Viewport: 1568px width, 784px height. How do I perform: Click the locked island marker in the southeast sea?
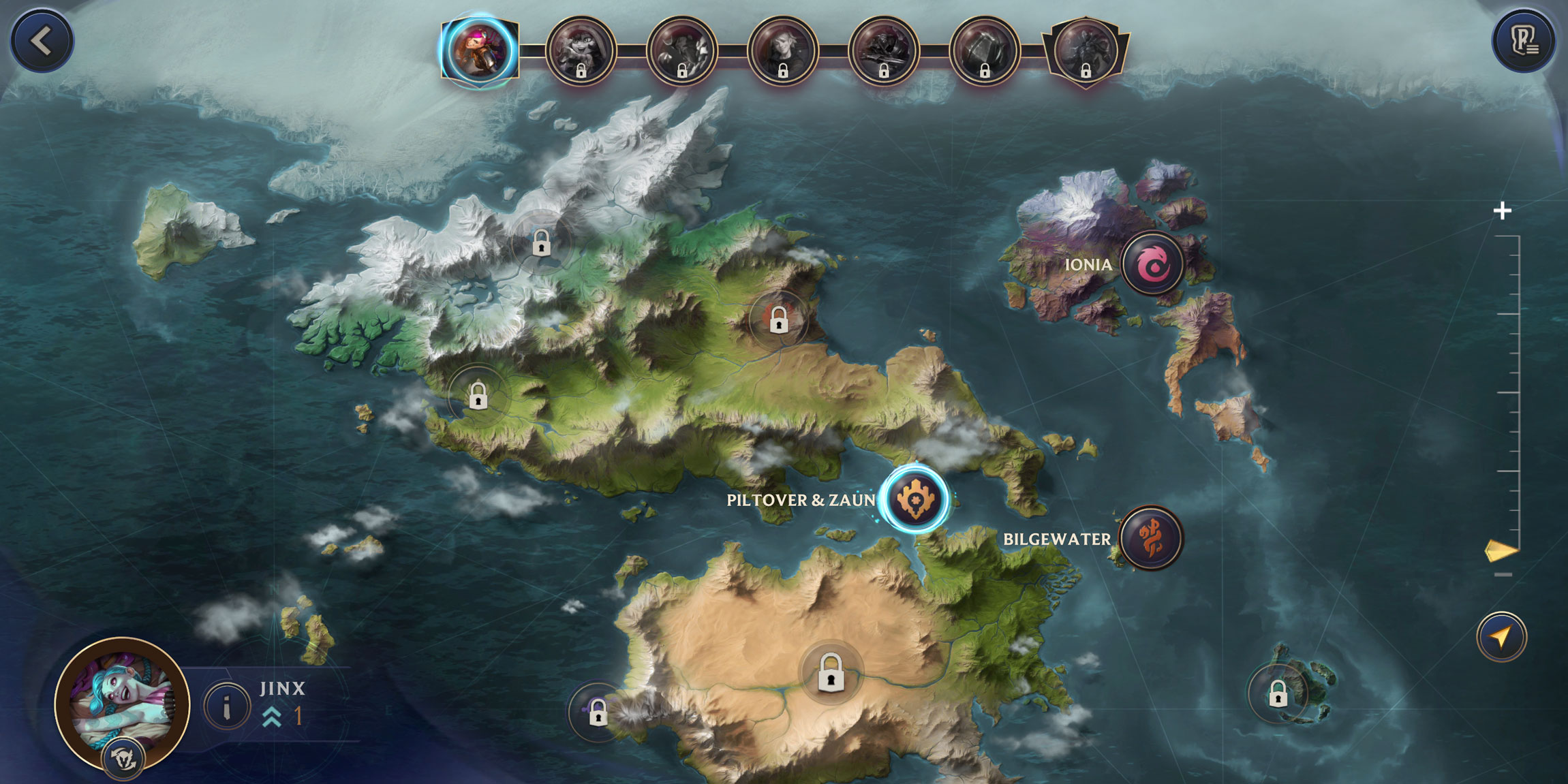[x=1278, y=694]
